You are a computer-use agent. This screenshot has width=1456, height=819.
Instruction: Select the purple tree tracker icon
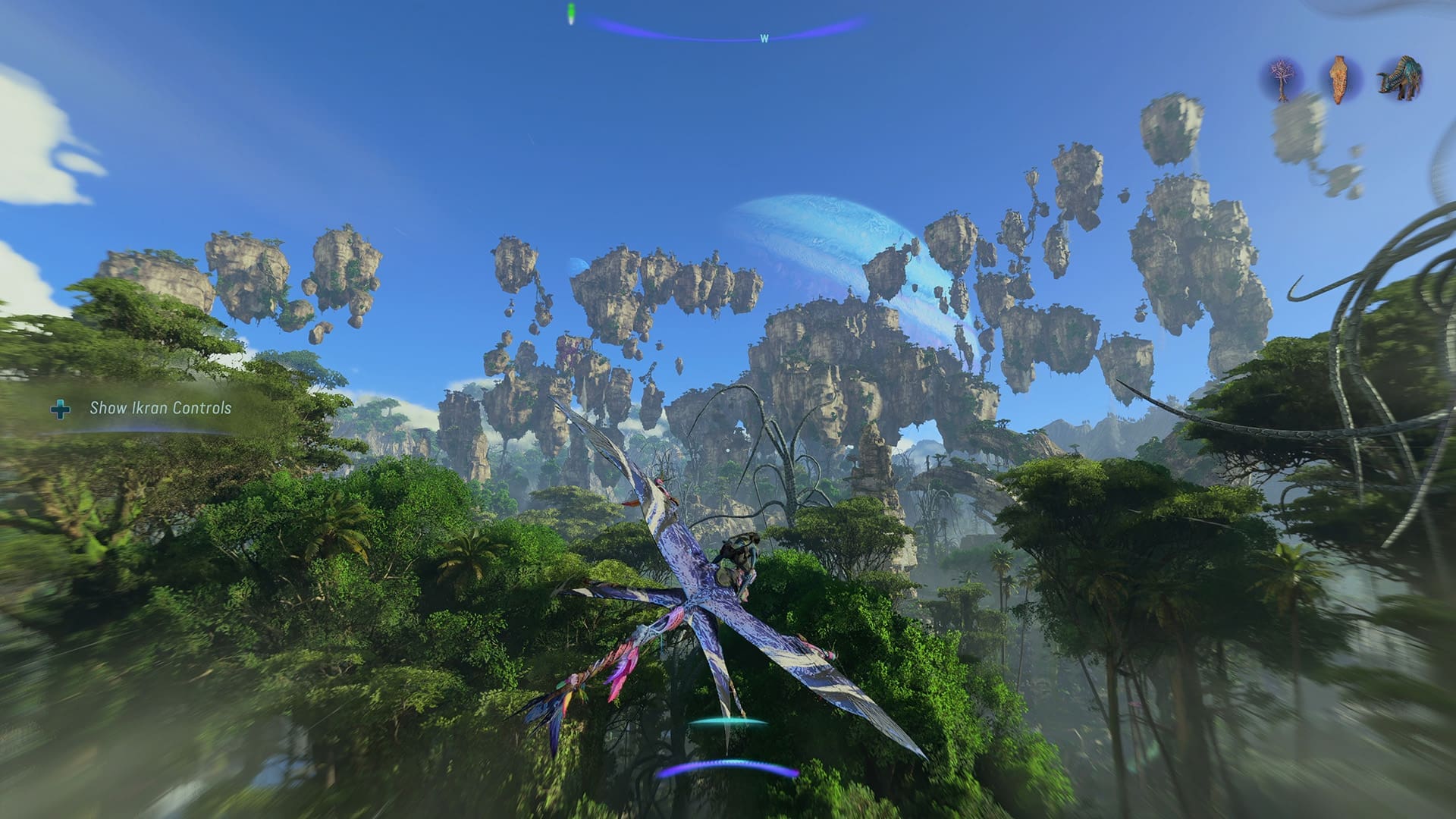1282,80
